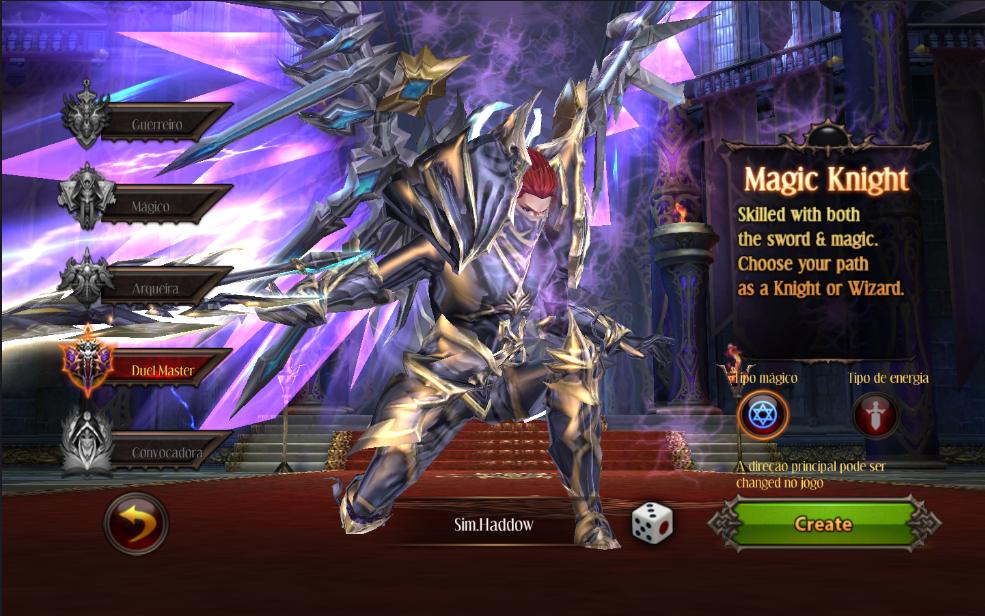Image resolution: width=985 pixels, height=616 pixels.
Task: Choose the Tipo mágico hexagram icon
Action: pyautogui.click(x=763, y=415)
